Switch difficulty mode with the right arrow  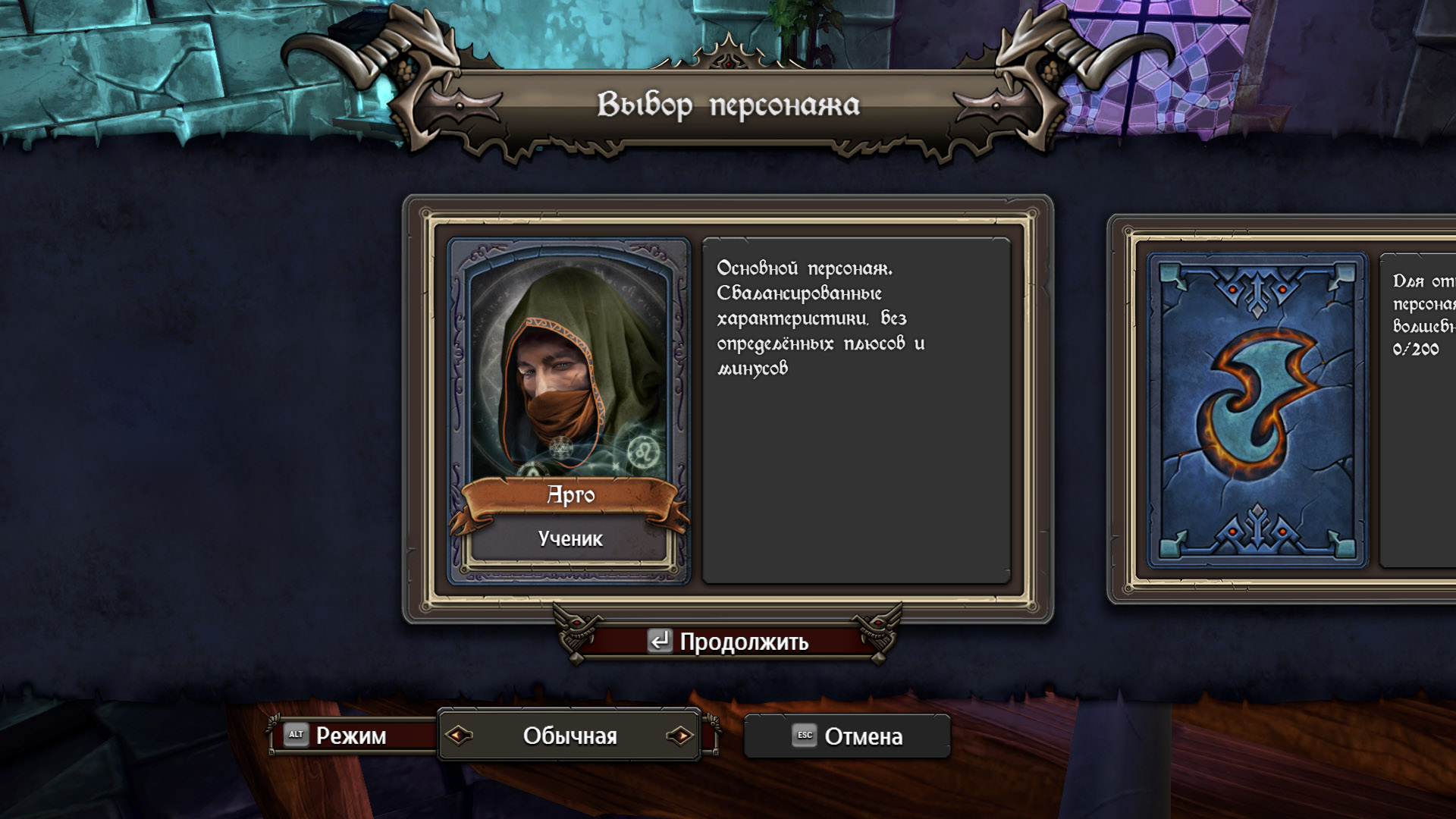click(x=680, y=735)
